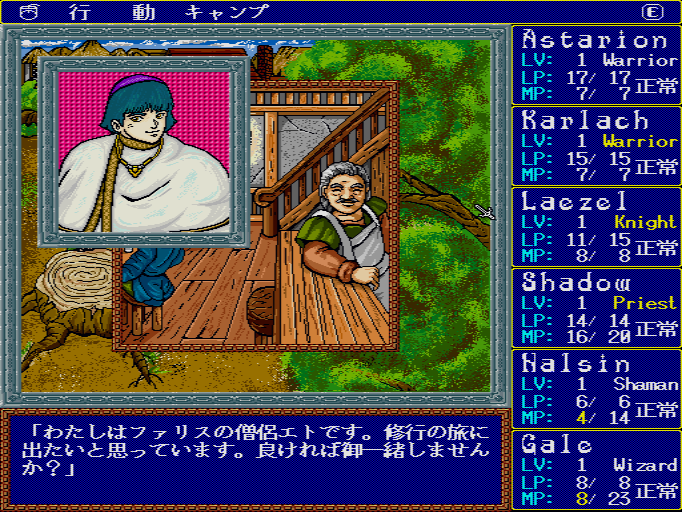Select Gale the Wizard's status panel
682x512 pixels.
597,468
